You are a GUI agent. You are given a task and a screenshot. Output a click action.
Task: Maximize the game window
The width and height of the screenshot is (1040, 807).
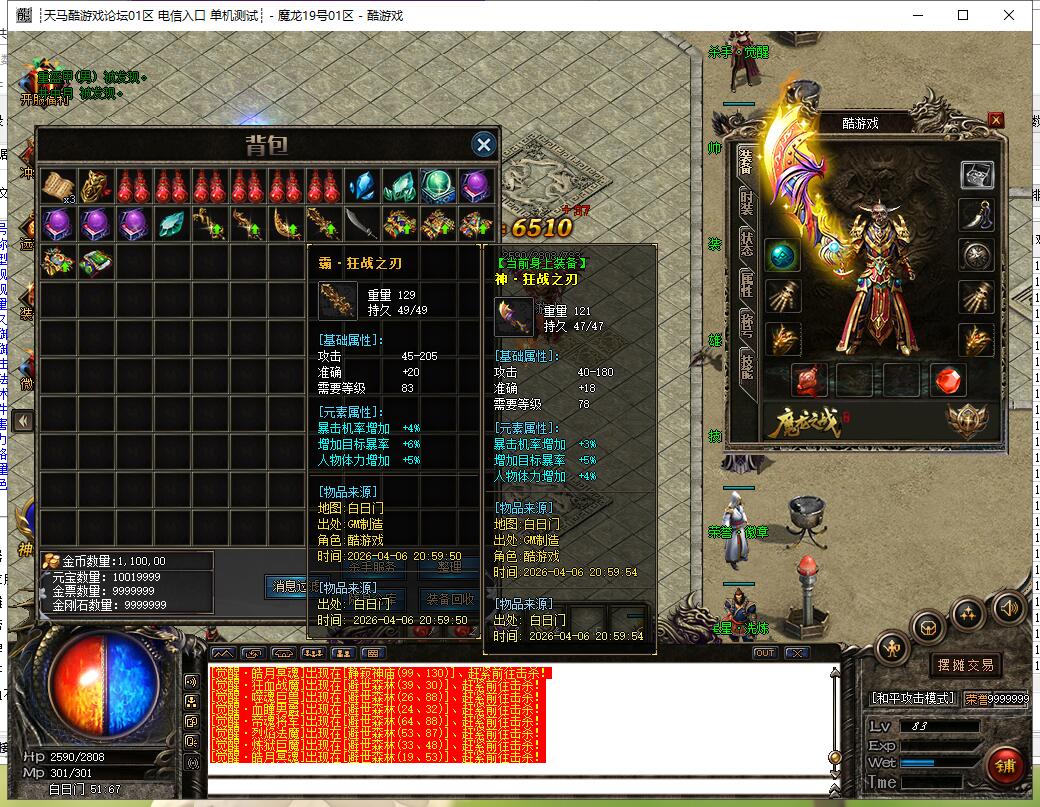[963, 15]
